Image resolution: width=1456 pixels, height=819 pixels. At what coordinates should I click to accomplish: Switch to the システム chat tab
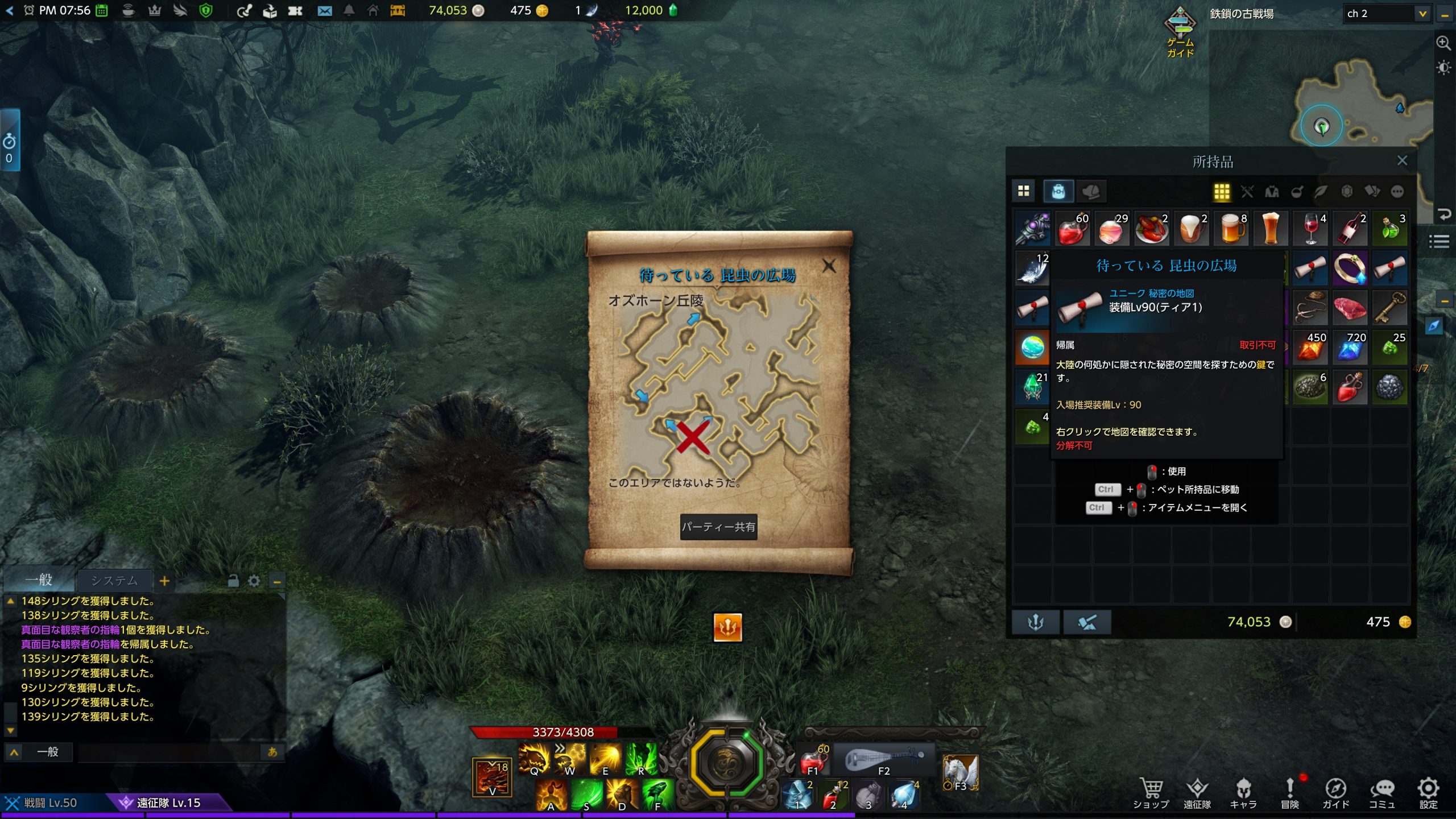click(114, 581)
